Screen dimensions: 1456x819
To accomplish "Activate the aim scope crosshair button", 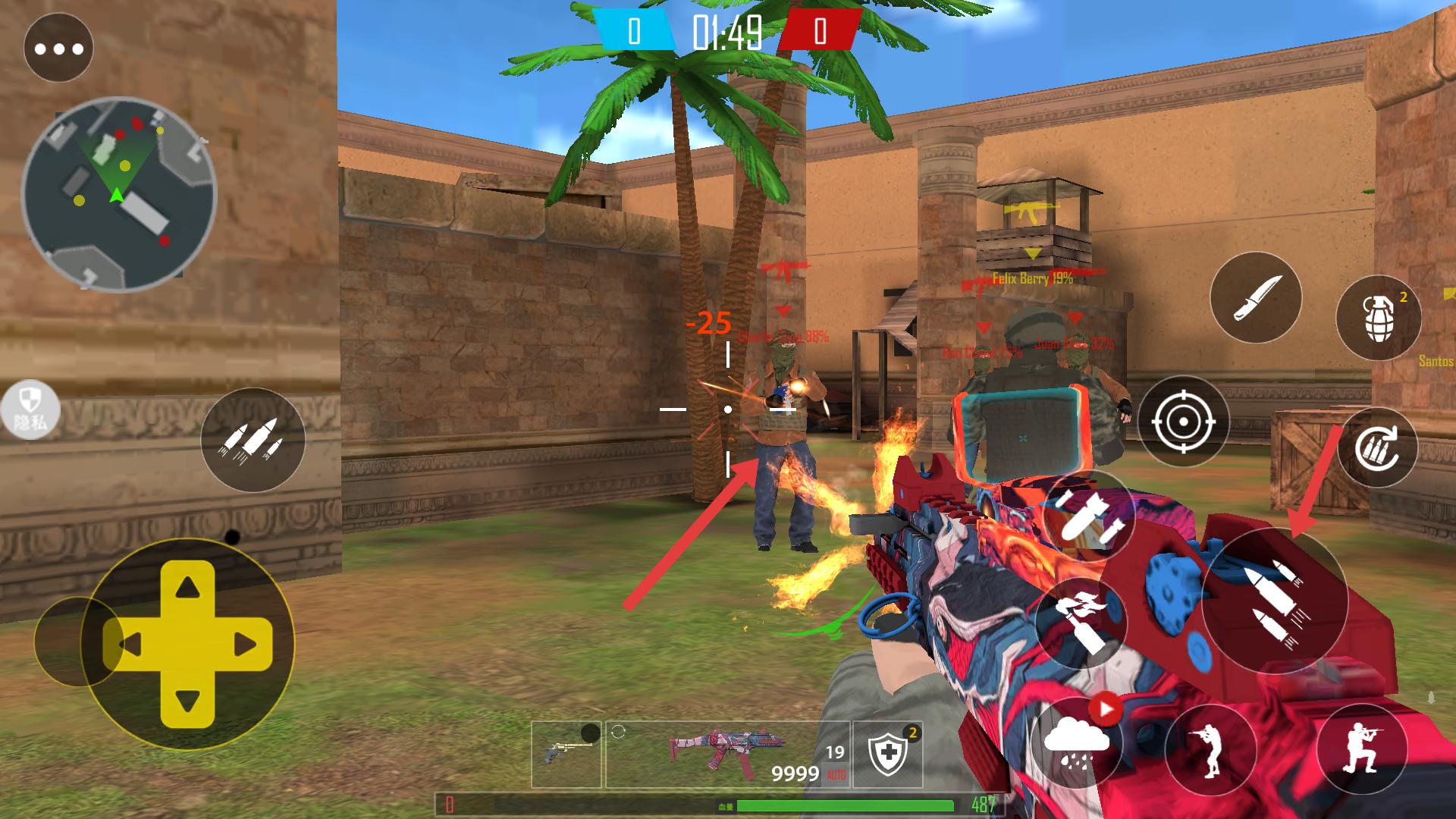I will pos(1182,421).
